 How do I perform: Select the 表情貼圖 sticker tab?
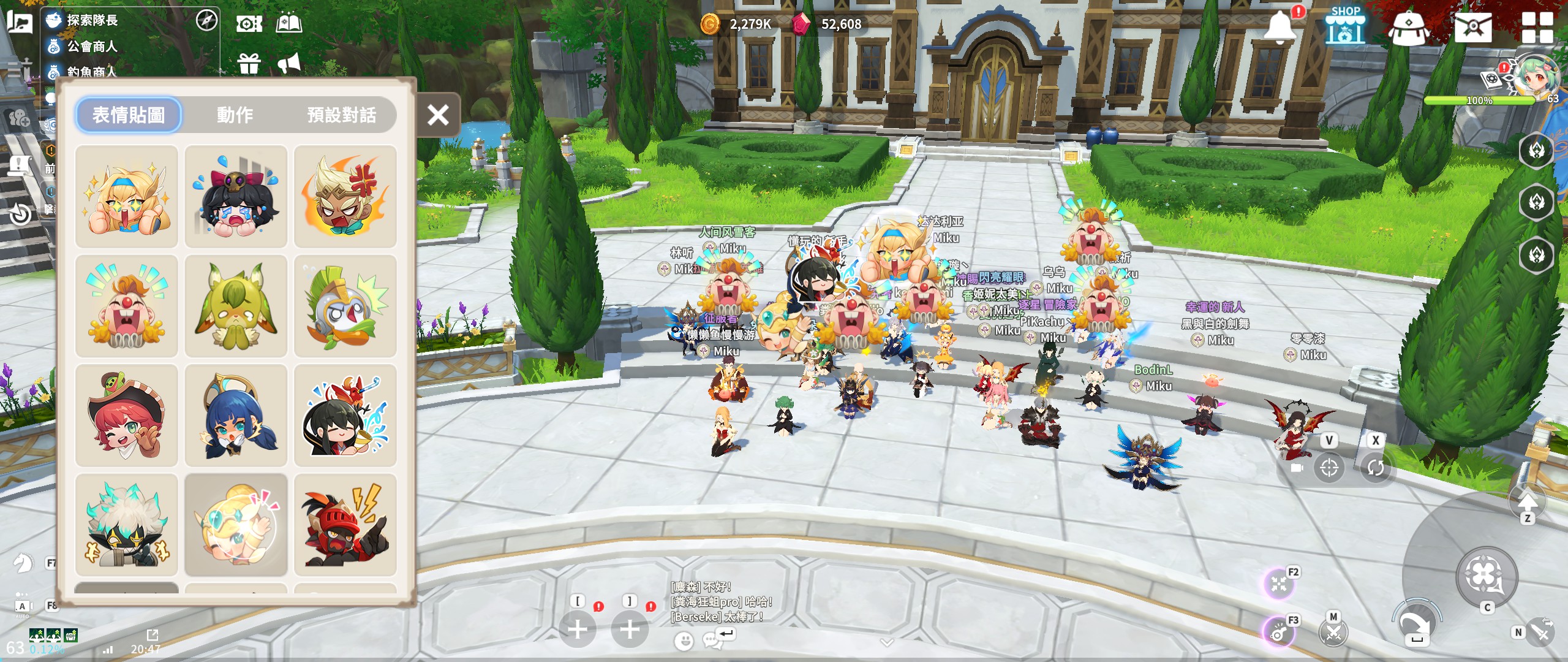(x=129, y=115)
